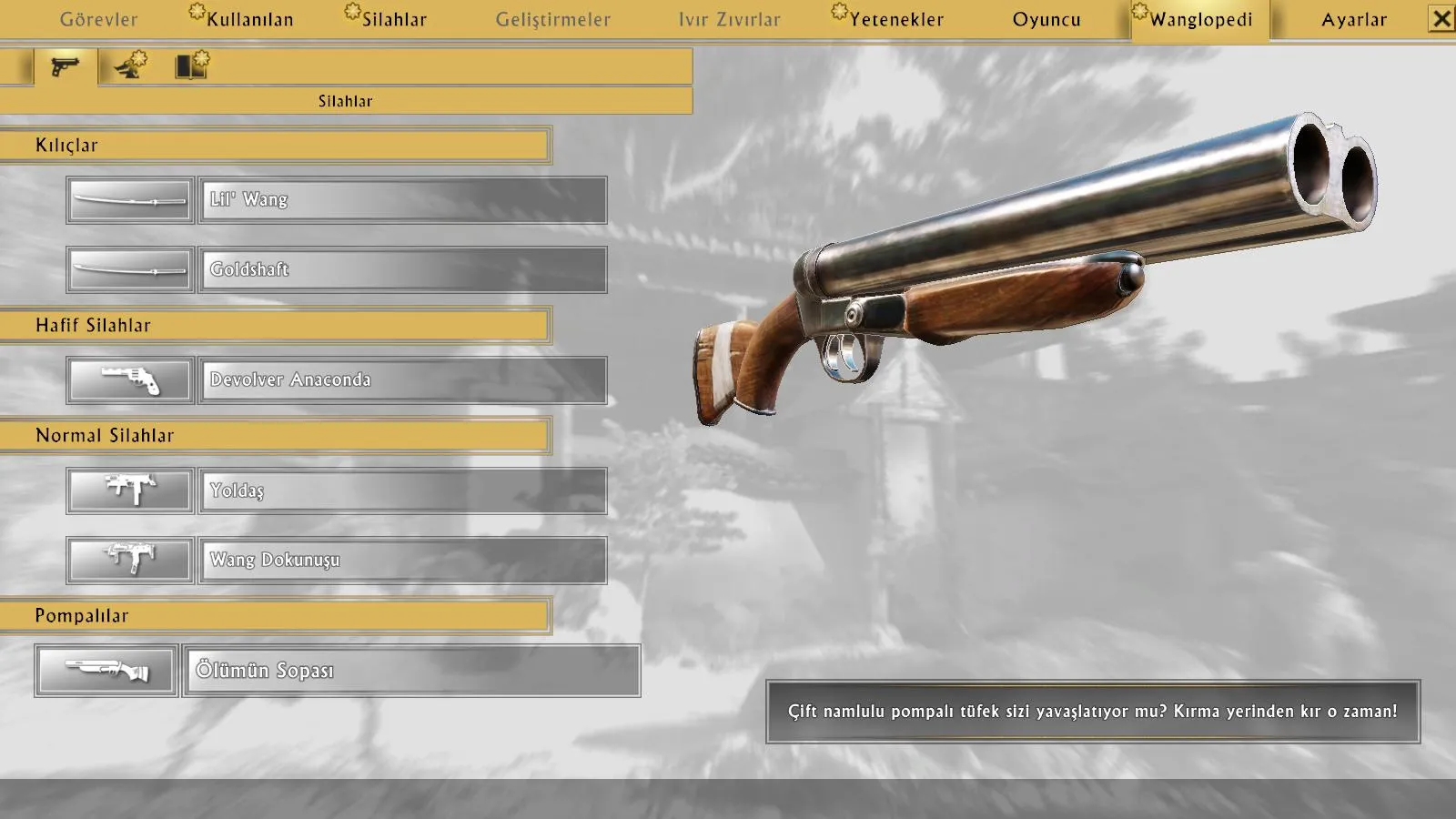Select the Wang Dokunuşu entry
1456x819 pixels.
pyautogui.click(x=402, y=560)
